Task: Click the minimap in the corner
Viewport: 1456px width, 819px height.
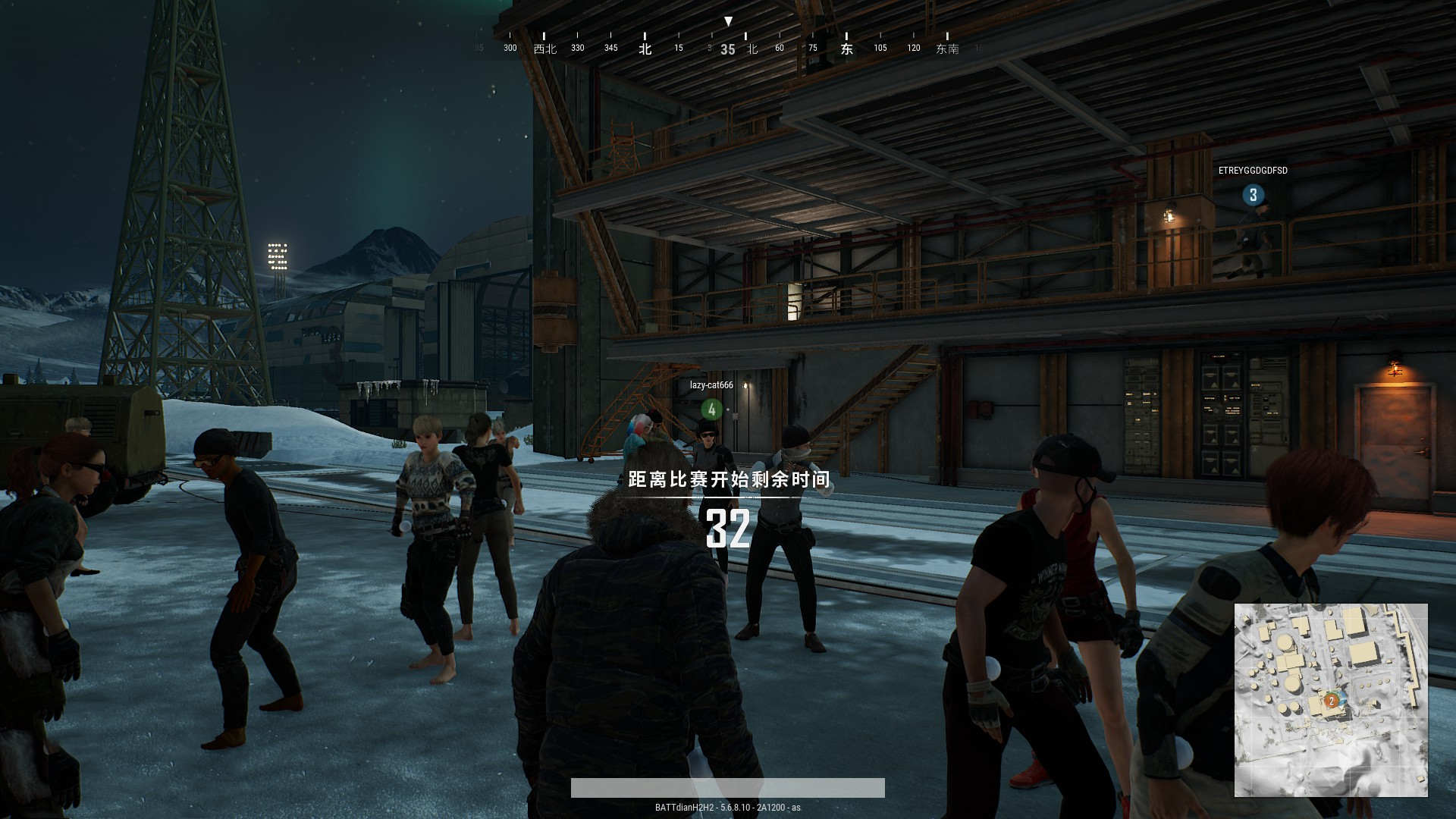Action: (x=1331, y=700)
